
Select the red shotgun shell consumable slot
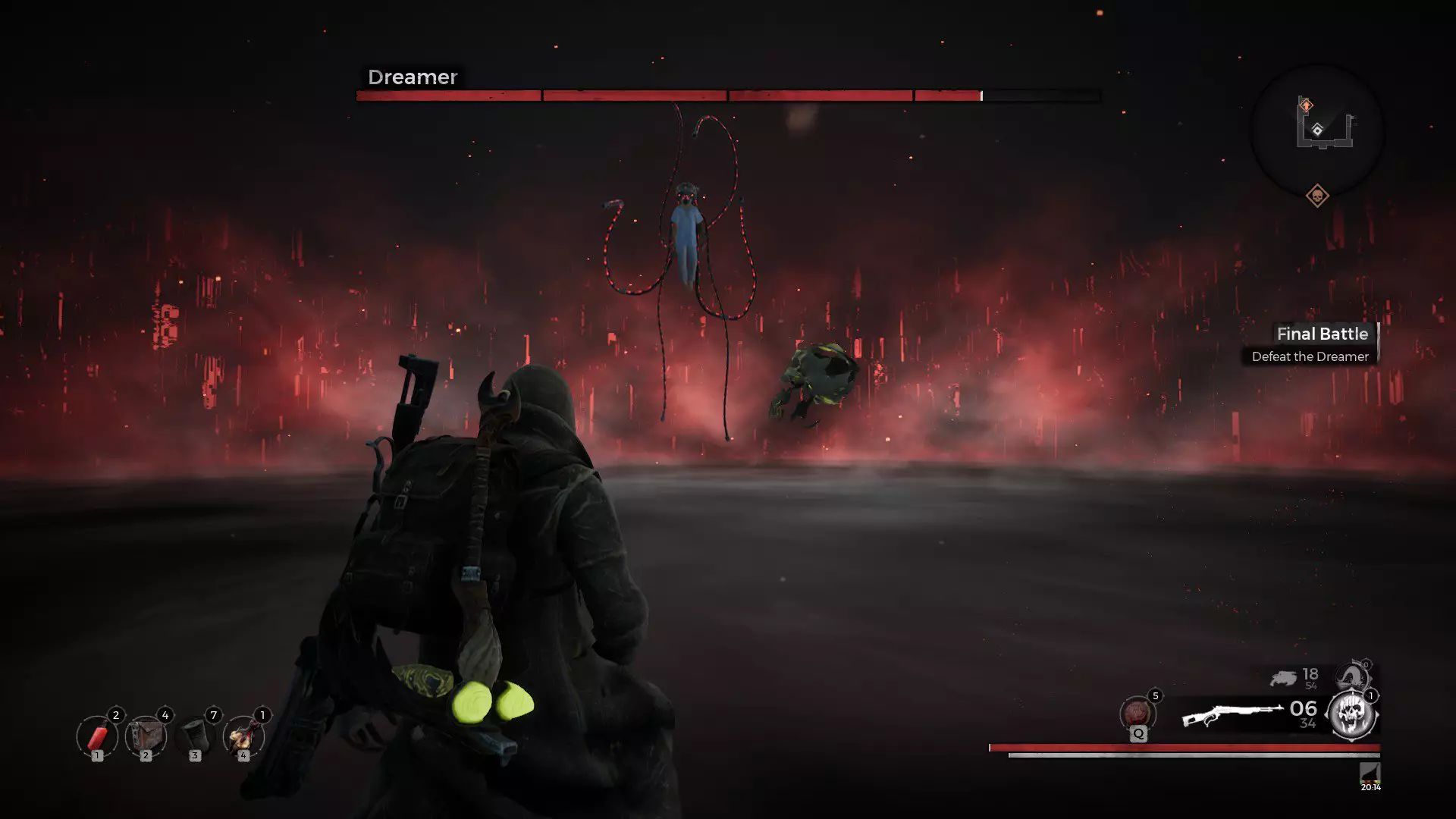(97, 736)
